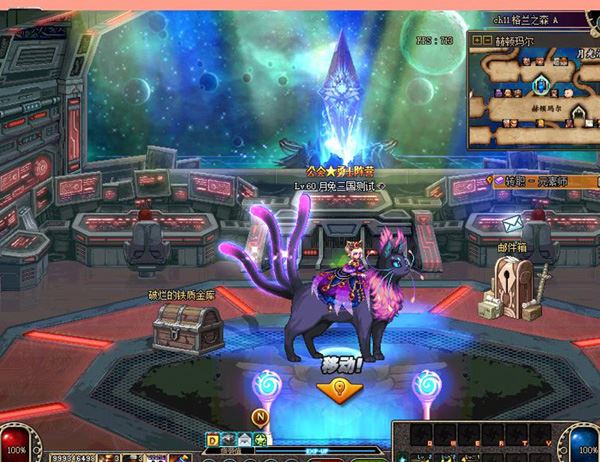The height and width of the screenshot is (462, 600).
Task: Click the green star icon above the EXP bar
Action: (x=260, y=439)
